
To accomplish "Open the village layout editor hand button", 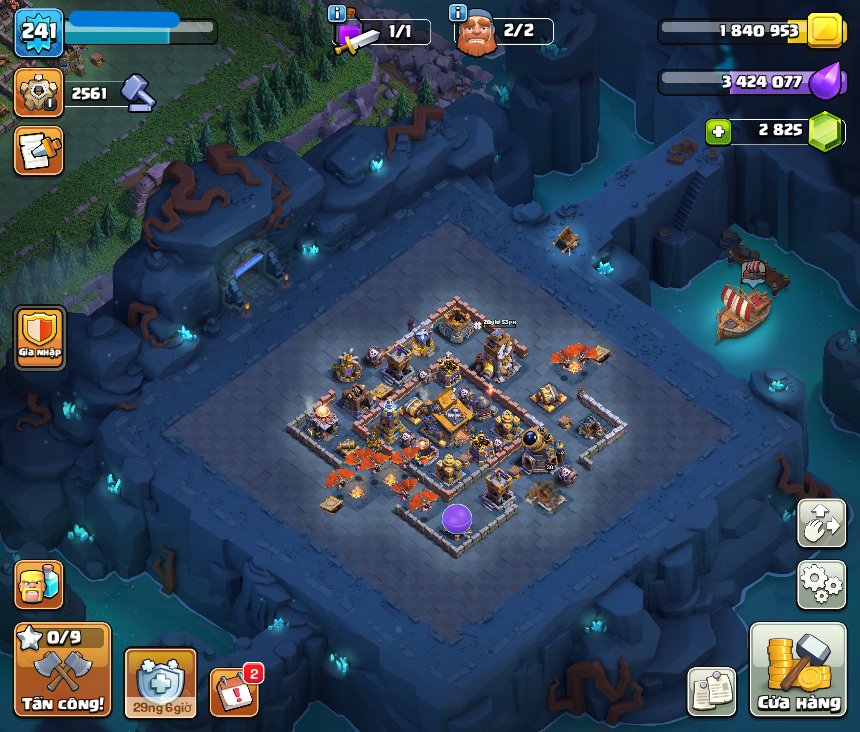I will tap(821, 523).
